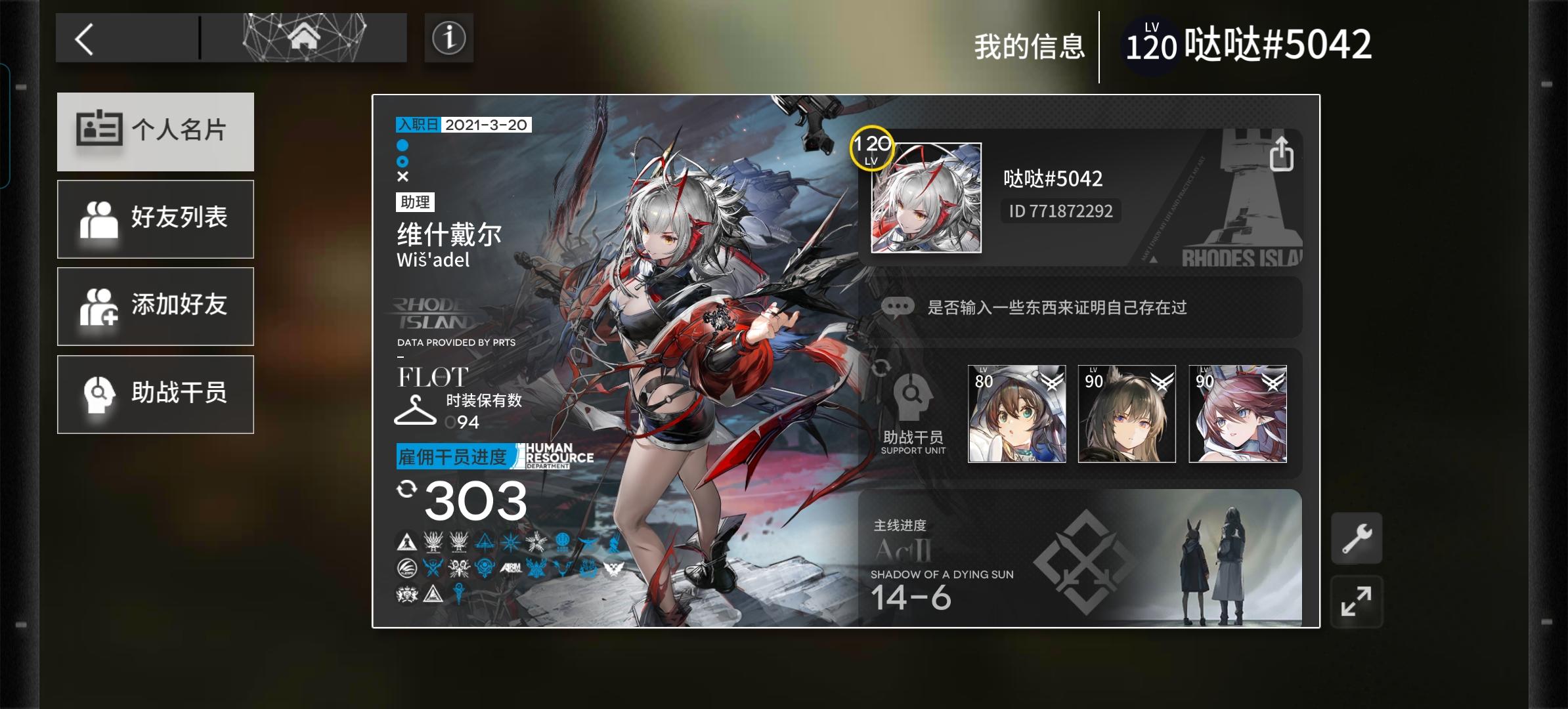This screenshot has width=1568, height=709.
Task: Open the info (i) icon near the top
Action: pos(449,37)
